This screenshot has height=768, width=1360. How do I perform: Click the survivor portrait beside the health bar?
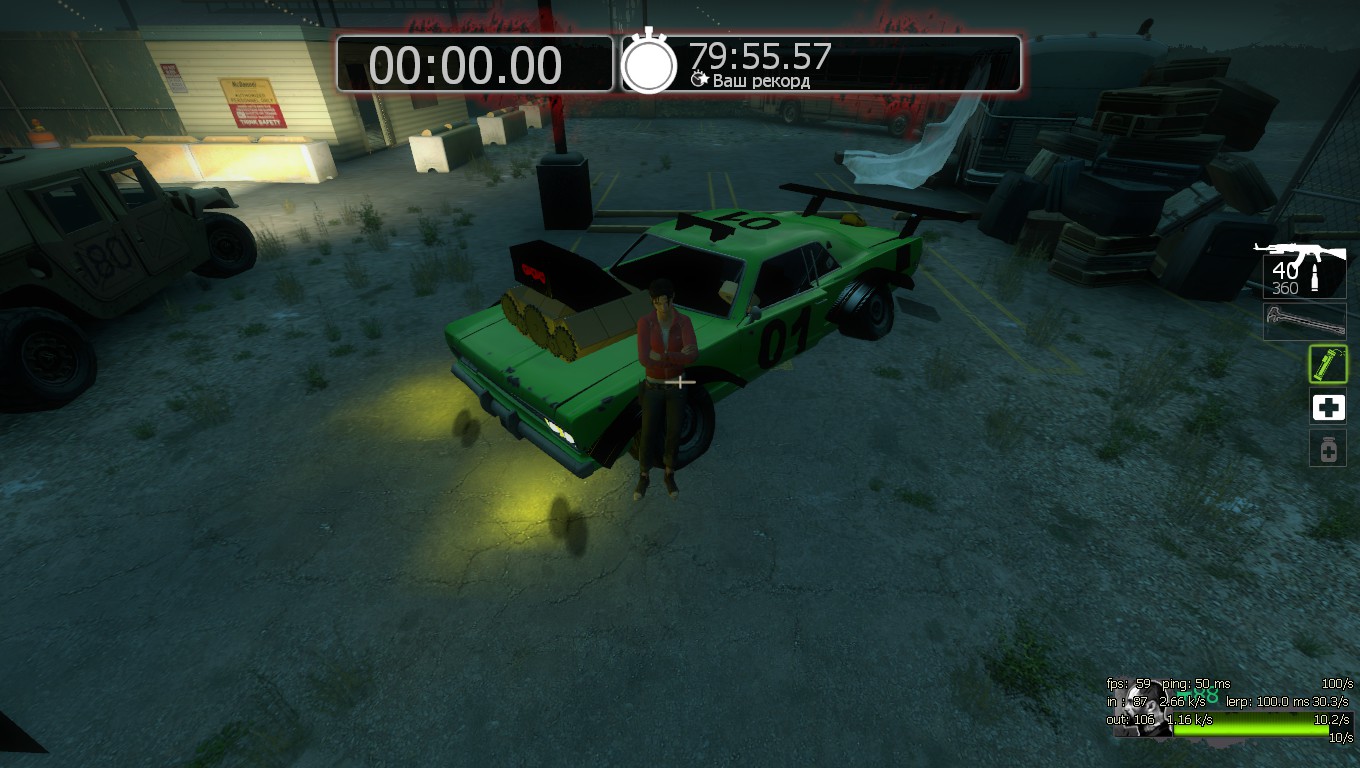coord(1143,708)
